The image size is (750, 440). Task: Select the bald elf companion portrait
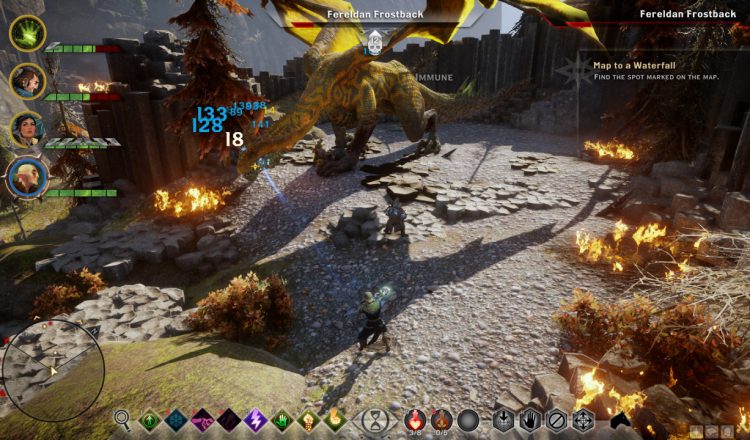coord(27,177)
